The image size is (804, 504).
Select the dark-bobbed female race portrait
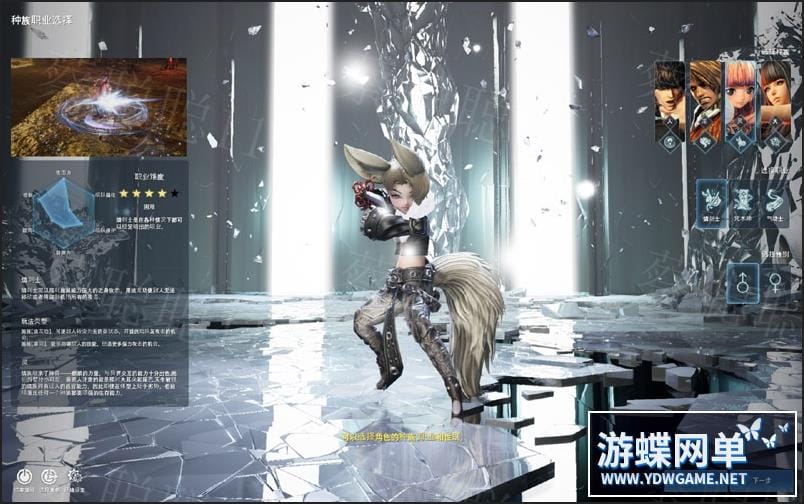[x=774, y=100]
